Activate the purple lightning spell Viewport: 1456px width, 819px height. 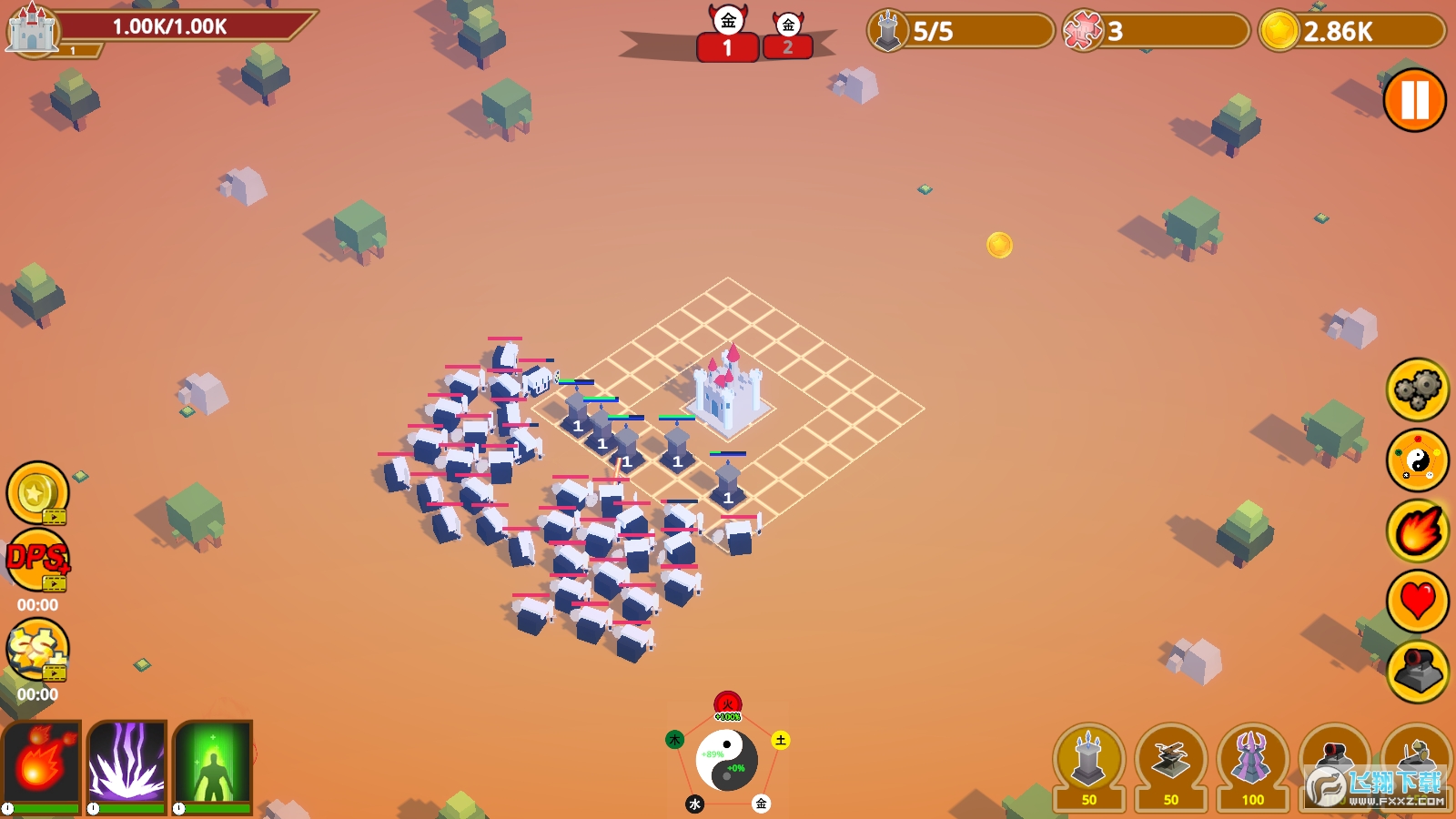[x=127, y=764]
